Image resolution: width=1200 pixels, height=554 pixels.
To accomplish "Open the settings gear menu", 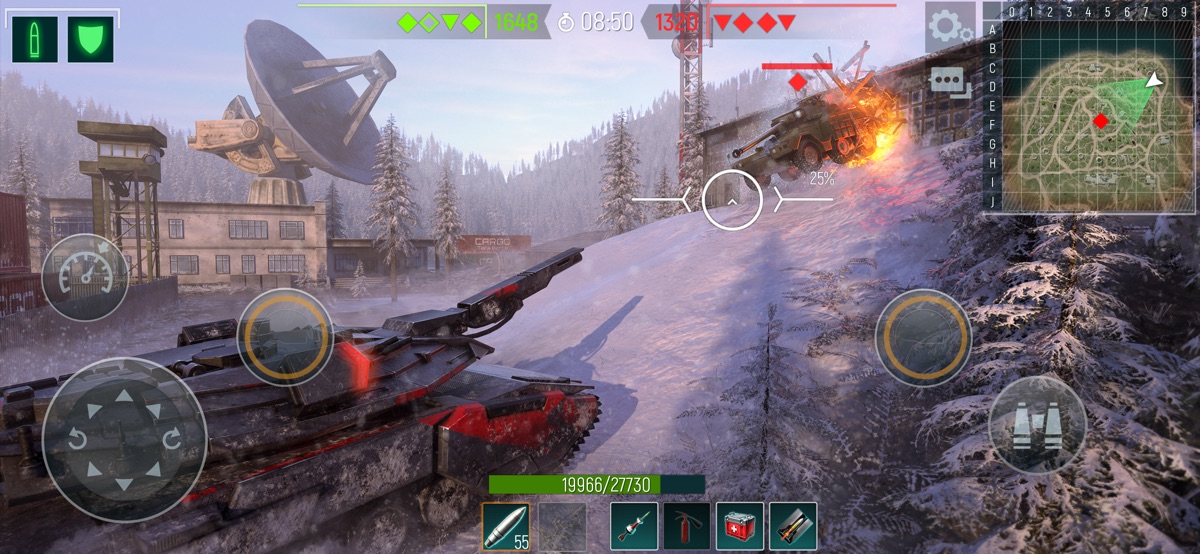I will click(x=948, y=27).
